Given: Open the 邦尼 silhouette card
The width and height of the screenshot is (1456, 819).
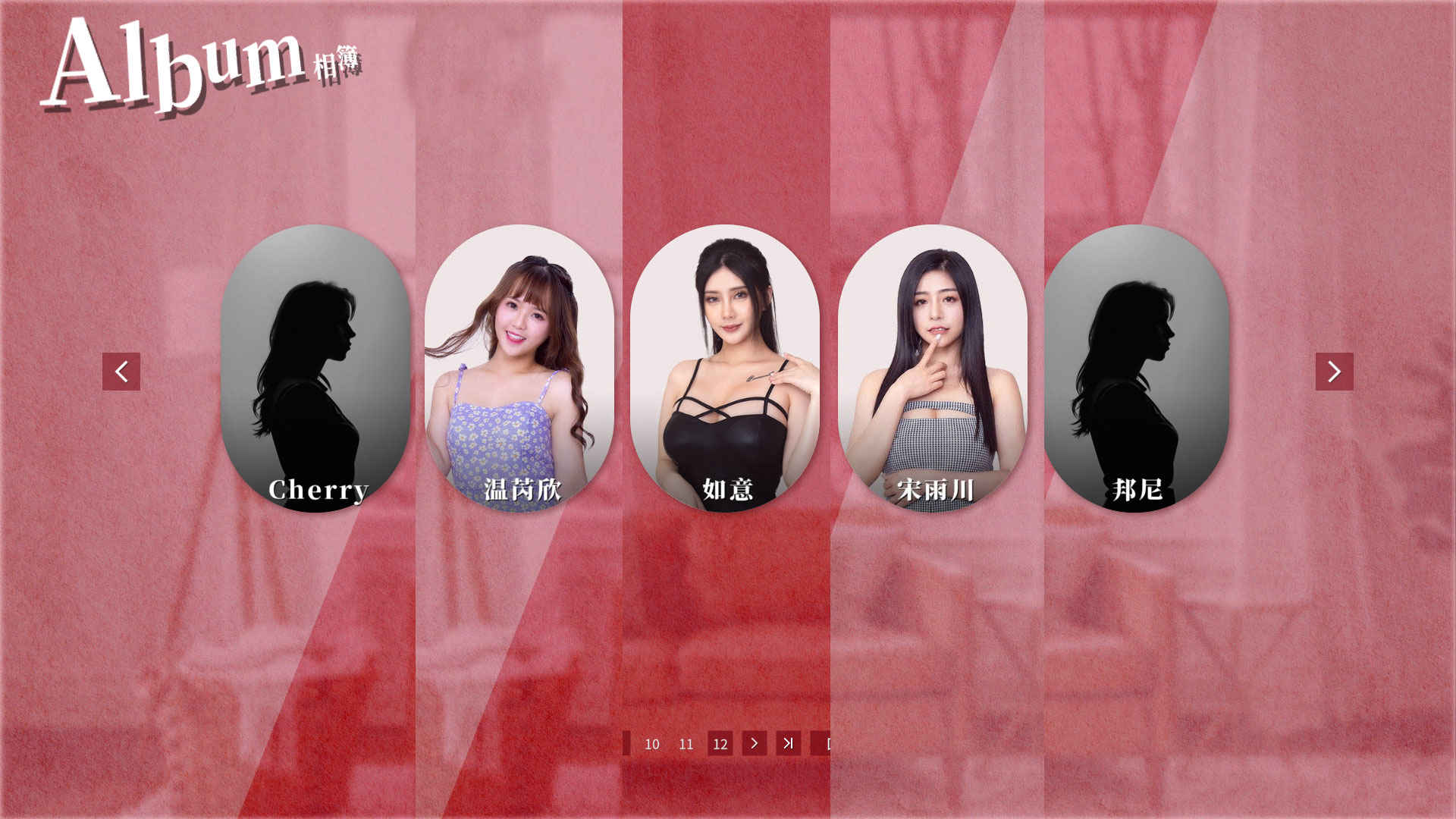Looking at the screenshot, I should tap(1136, 369).
